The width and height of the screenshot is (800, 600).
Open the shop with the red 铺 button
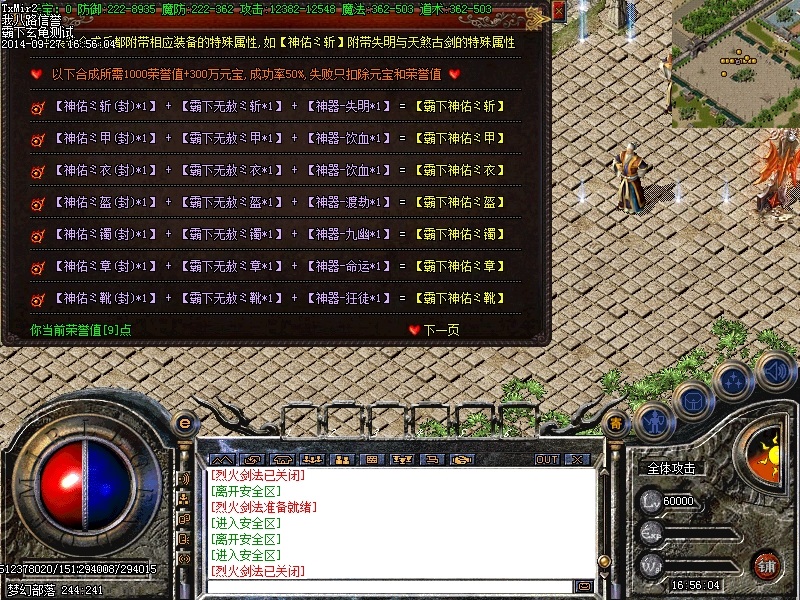click(766, 564)
